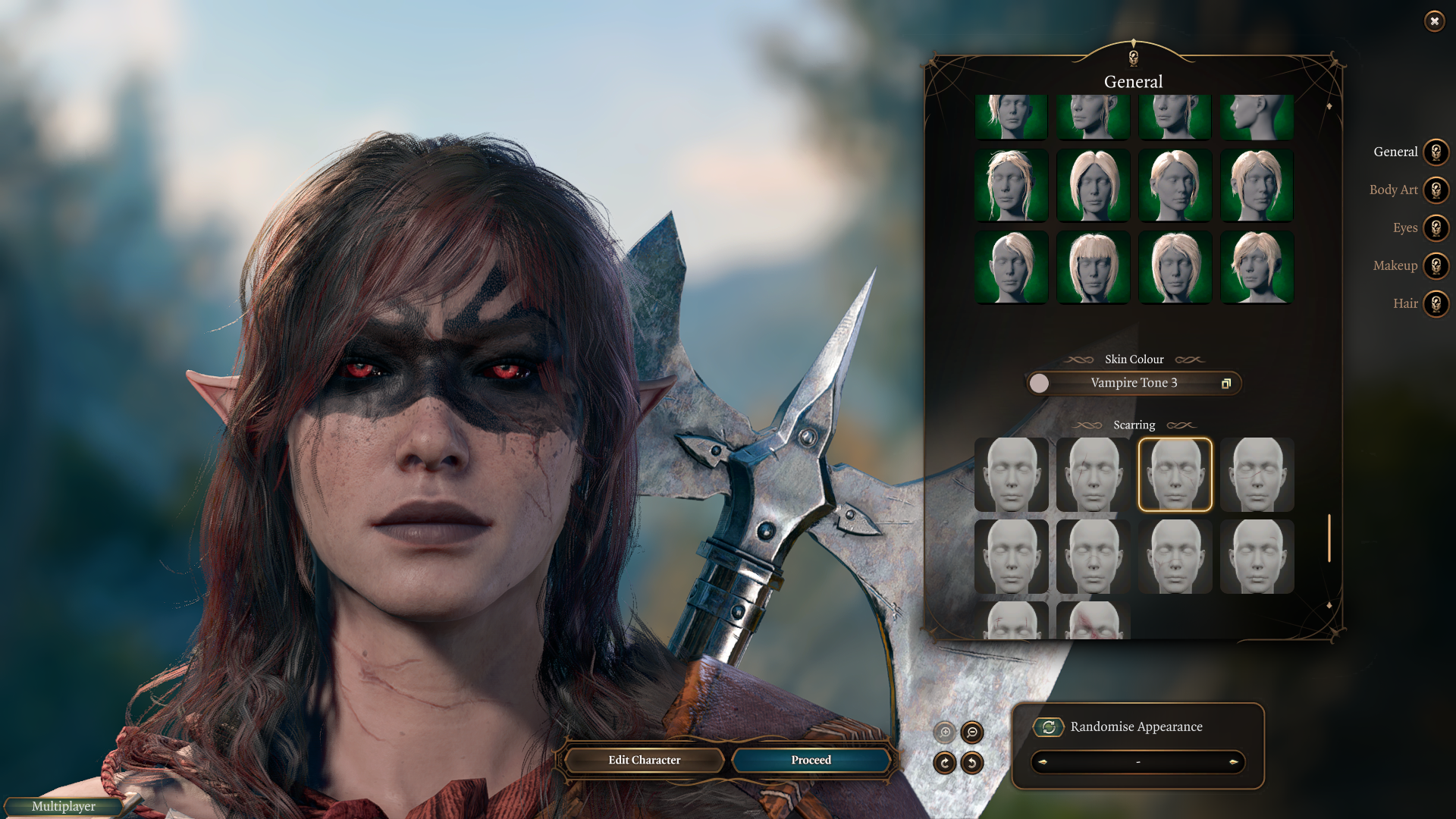1456x819 pixels.
Task: Randomise the character's appearance
Action: click(1049, 727)
